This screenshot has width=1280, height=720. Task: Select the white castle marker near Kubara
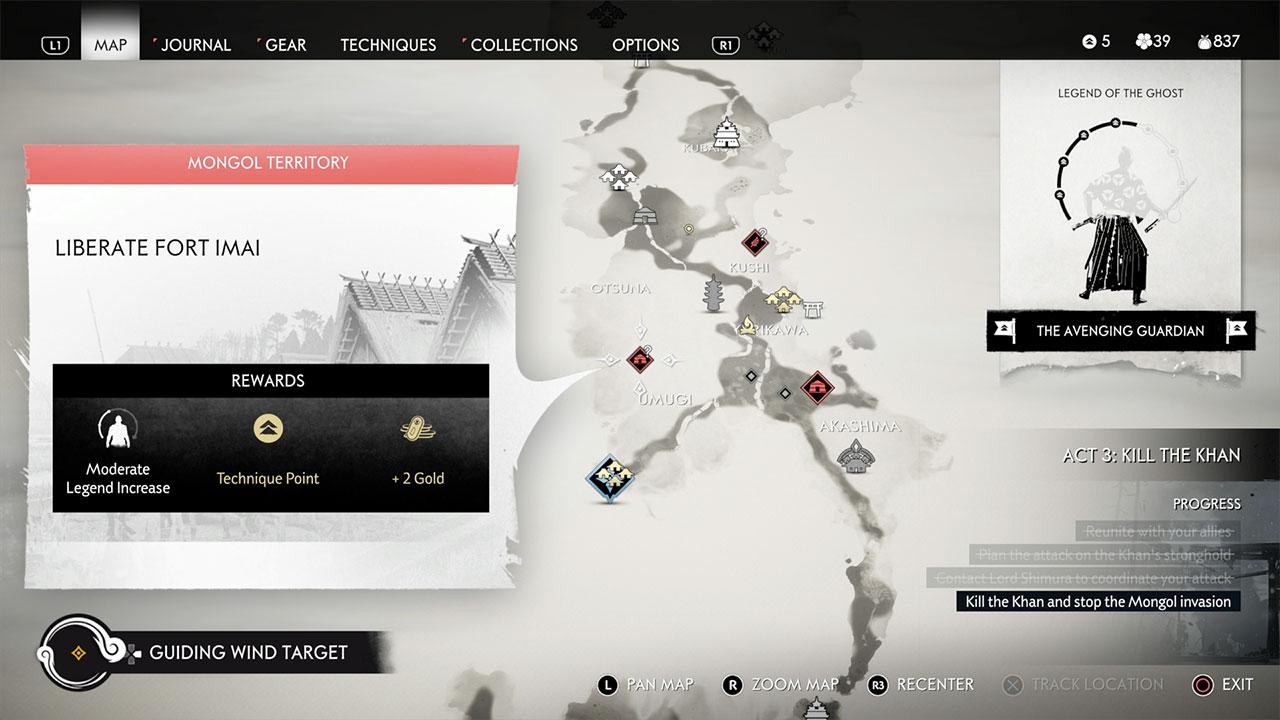(x=726, y=132)
